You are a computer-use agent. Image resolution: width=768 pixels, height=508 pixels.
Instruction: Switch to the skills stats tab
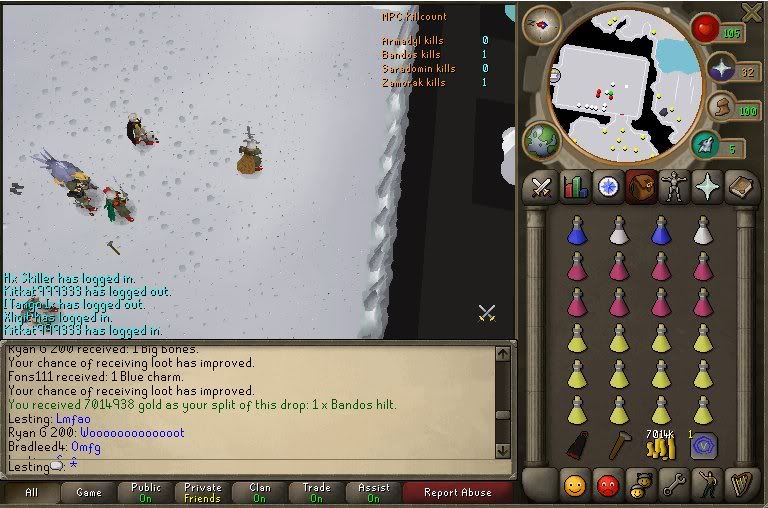(x=575, y=188)
